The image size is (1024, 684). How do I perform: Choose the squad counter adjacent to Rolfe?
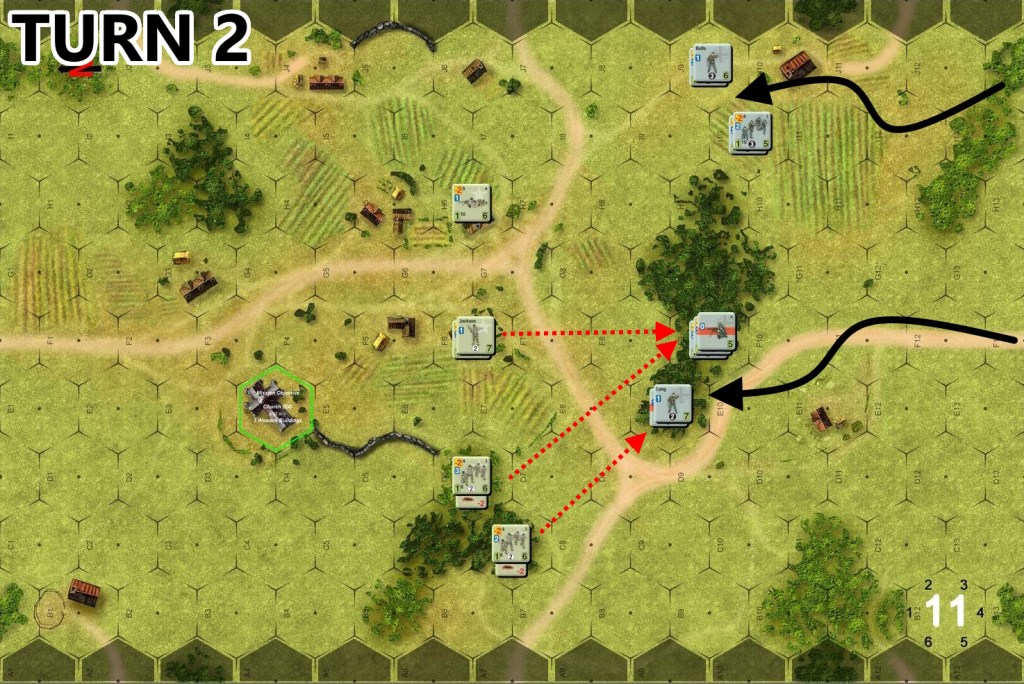[x=750, y=132]
